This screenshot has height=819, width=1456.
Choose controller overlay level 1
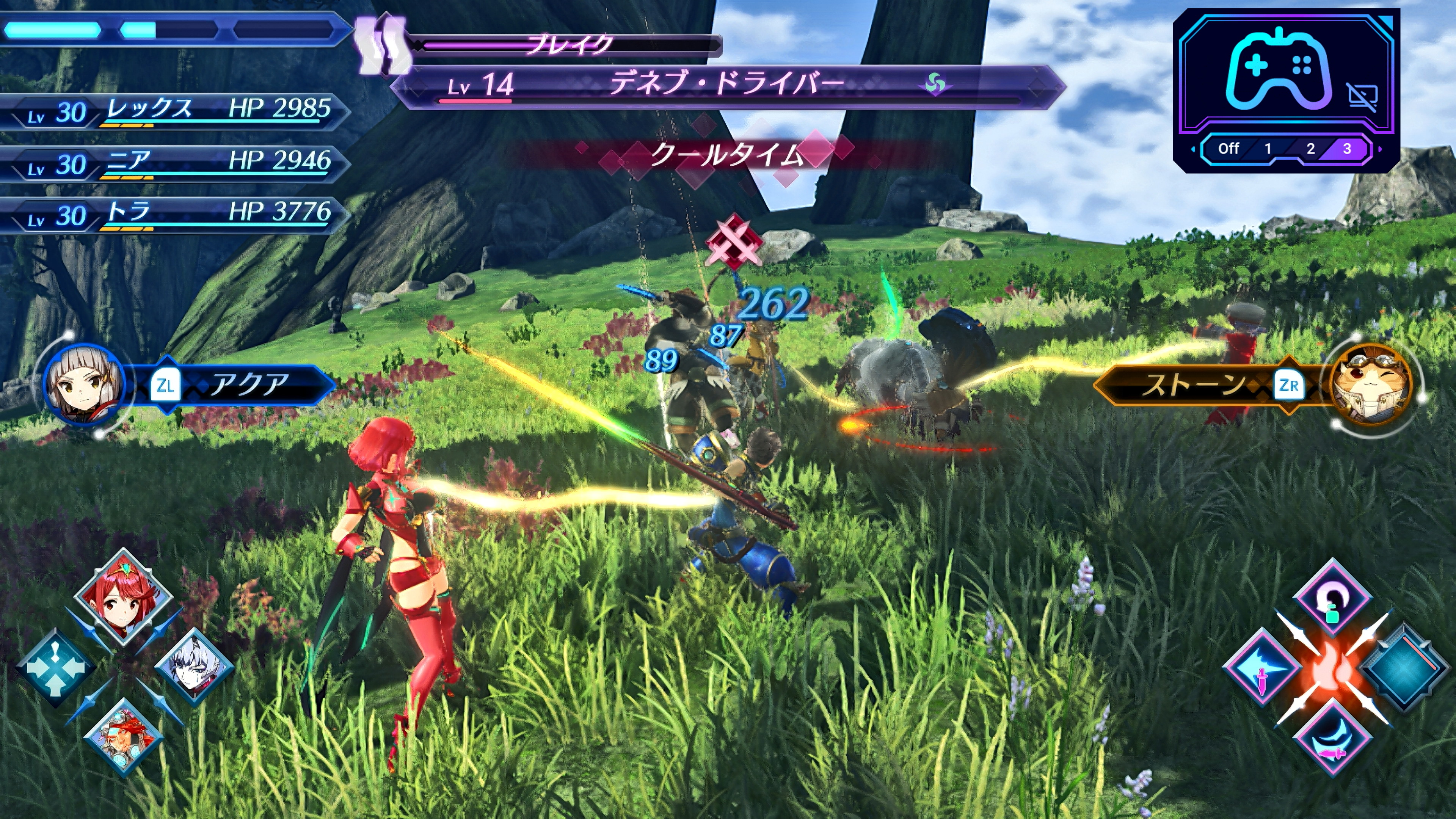point(1268,149)
